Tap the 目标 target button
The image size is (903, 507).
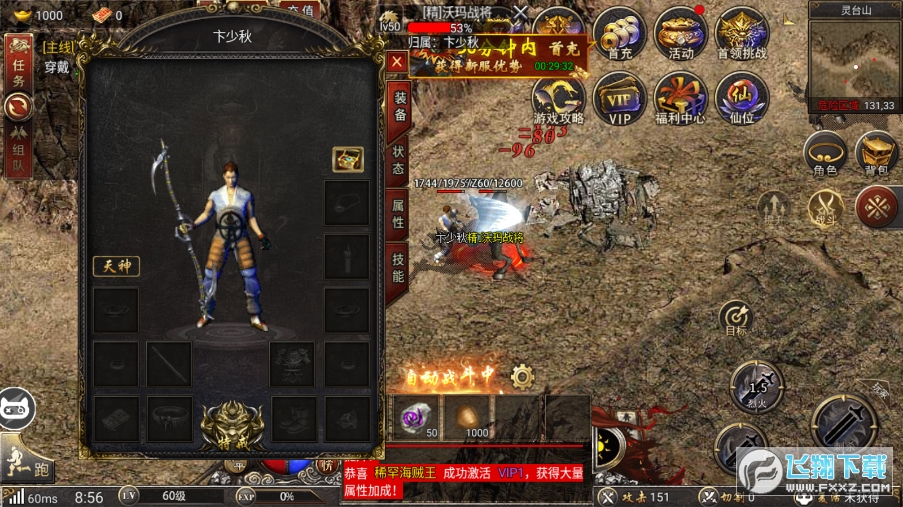tap(736, 316)
